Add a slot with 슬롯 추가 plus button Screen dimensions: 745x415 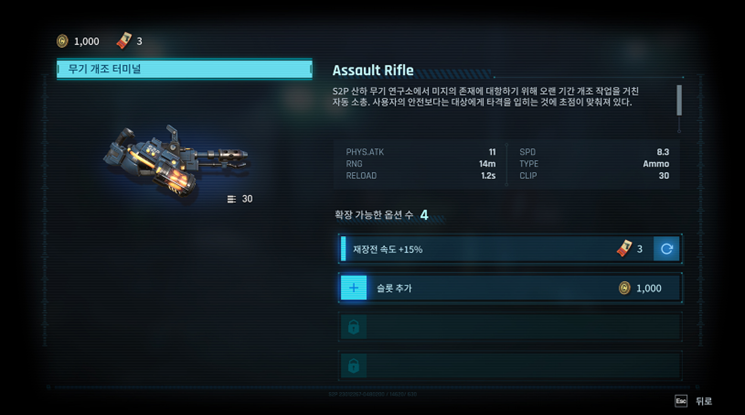point(354,288)
